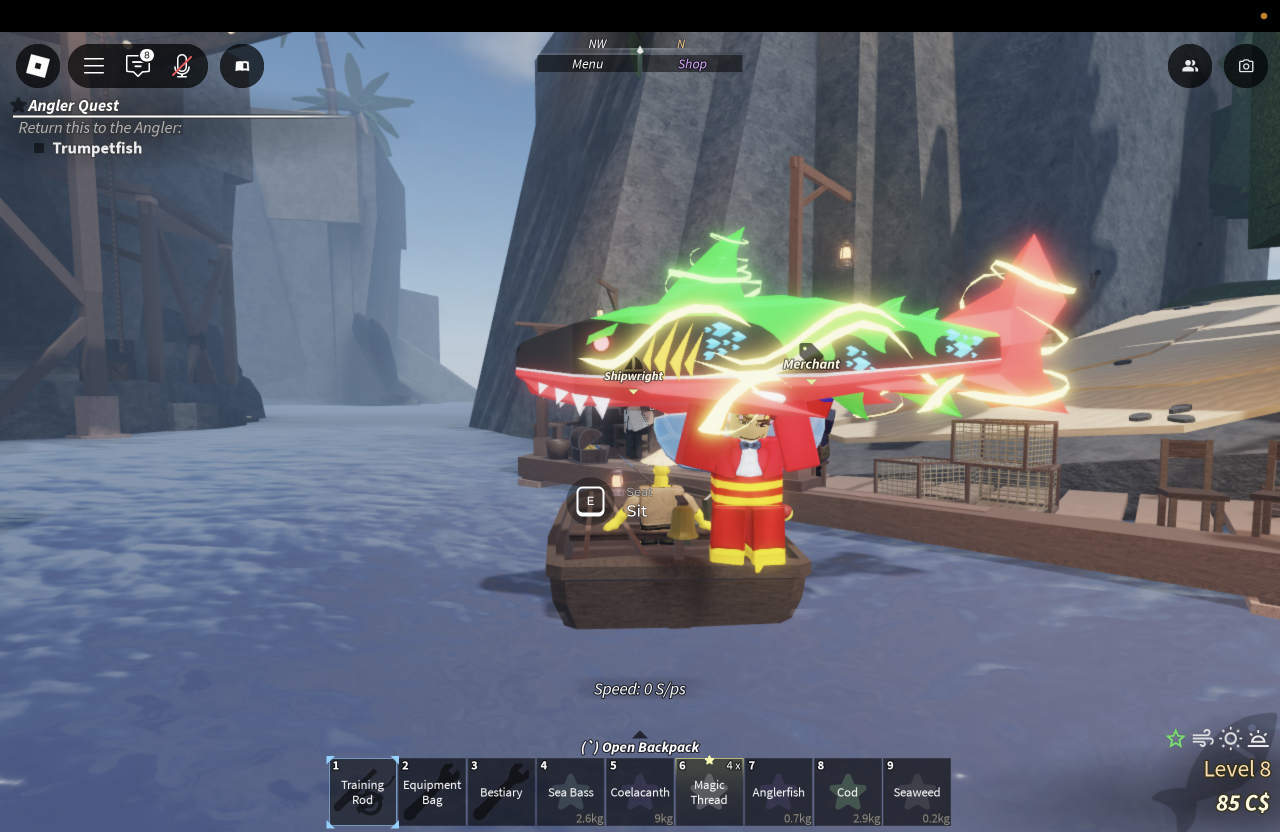Viewport: 1280px width, 832px height.
Task: Open the chat messages icon
Action: coord(138,66)
